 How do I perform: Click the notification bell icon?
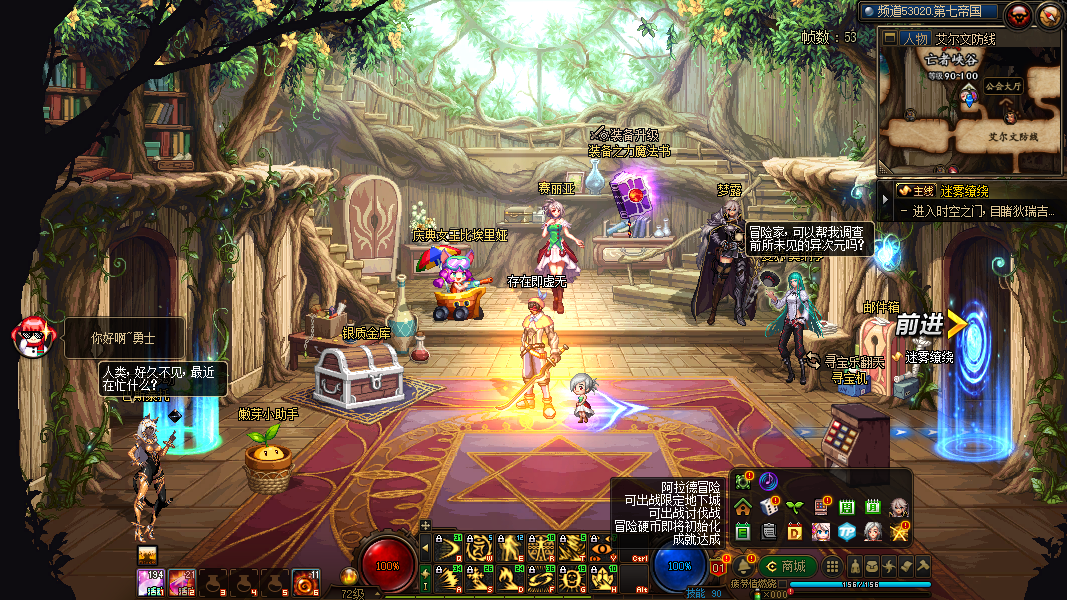pos(743,566)
